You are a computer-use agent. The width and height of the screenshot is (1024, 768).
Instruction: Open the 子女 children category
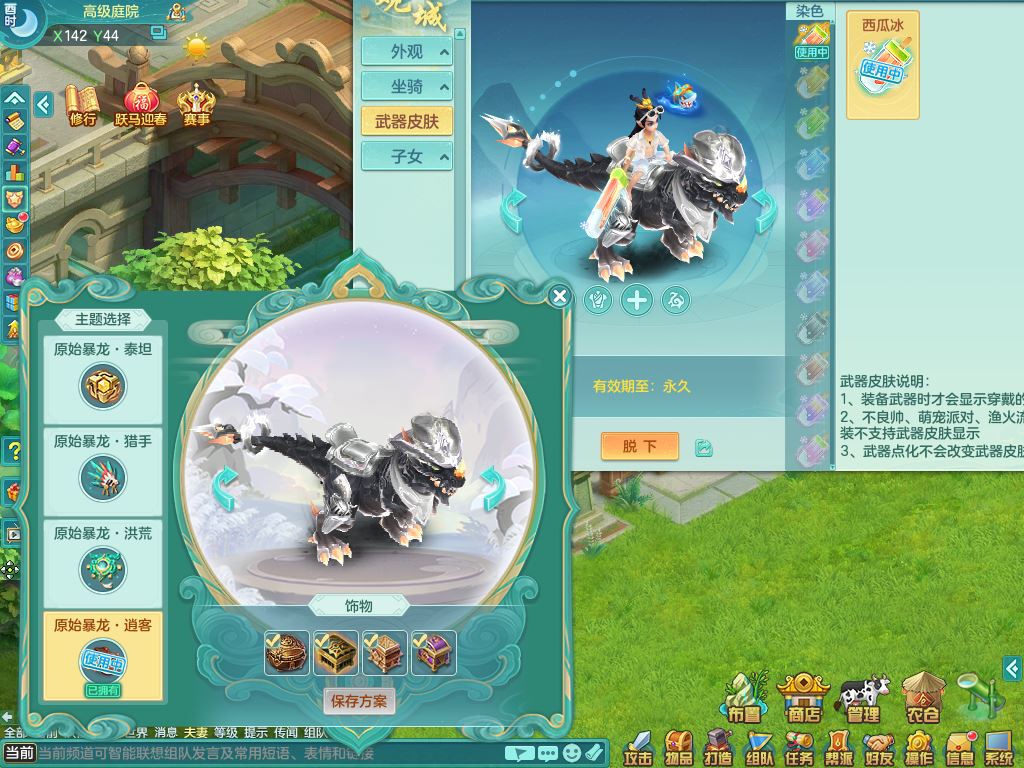click(x=407, y=156)
